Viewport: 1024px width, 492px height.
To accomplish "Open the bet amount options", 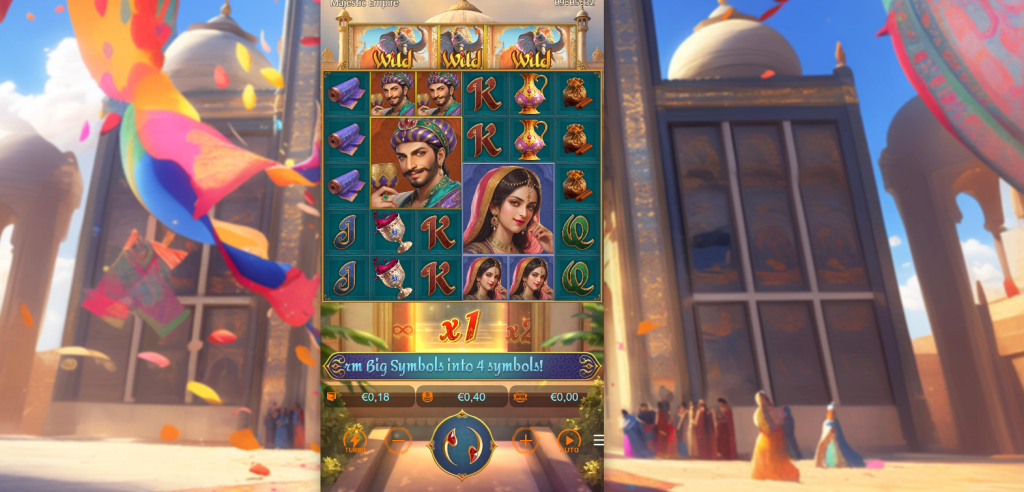I will [x=462, y=397].
